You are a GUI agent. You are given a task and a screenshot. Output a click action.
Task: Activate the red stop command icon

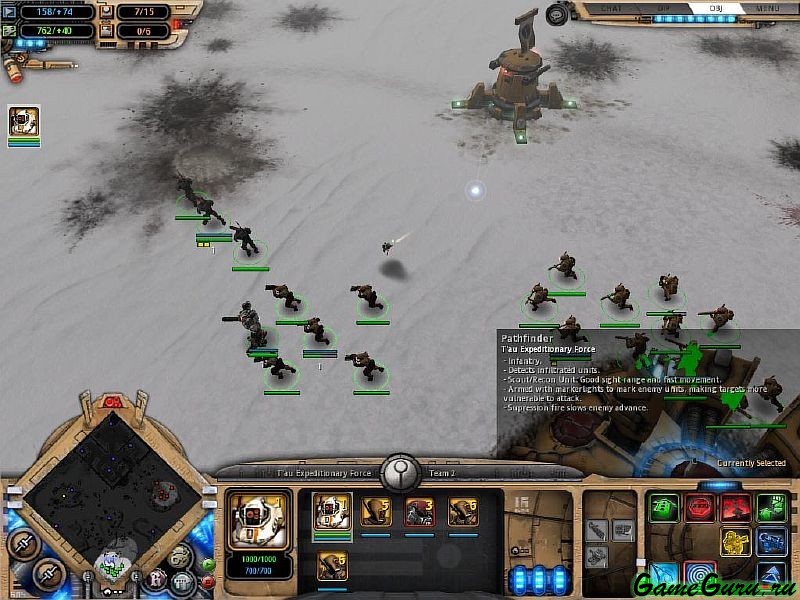pyautogui.click(x=699, y=506)
